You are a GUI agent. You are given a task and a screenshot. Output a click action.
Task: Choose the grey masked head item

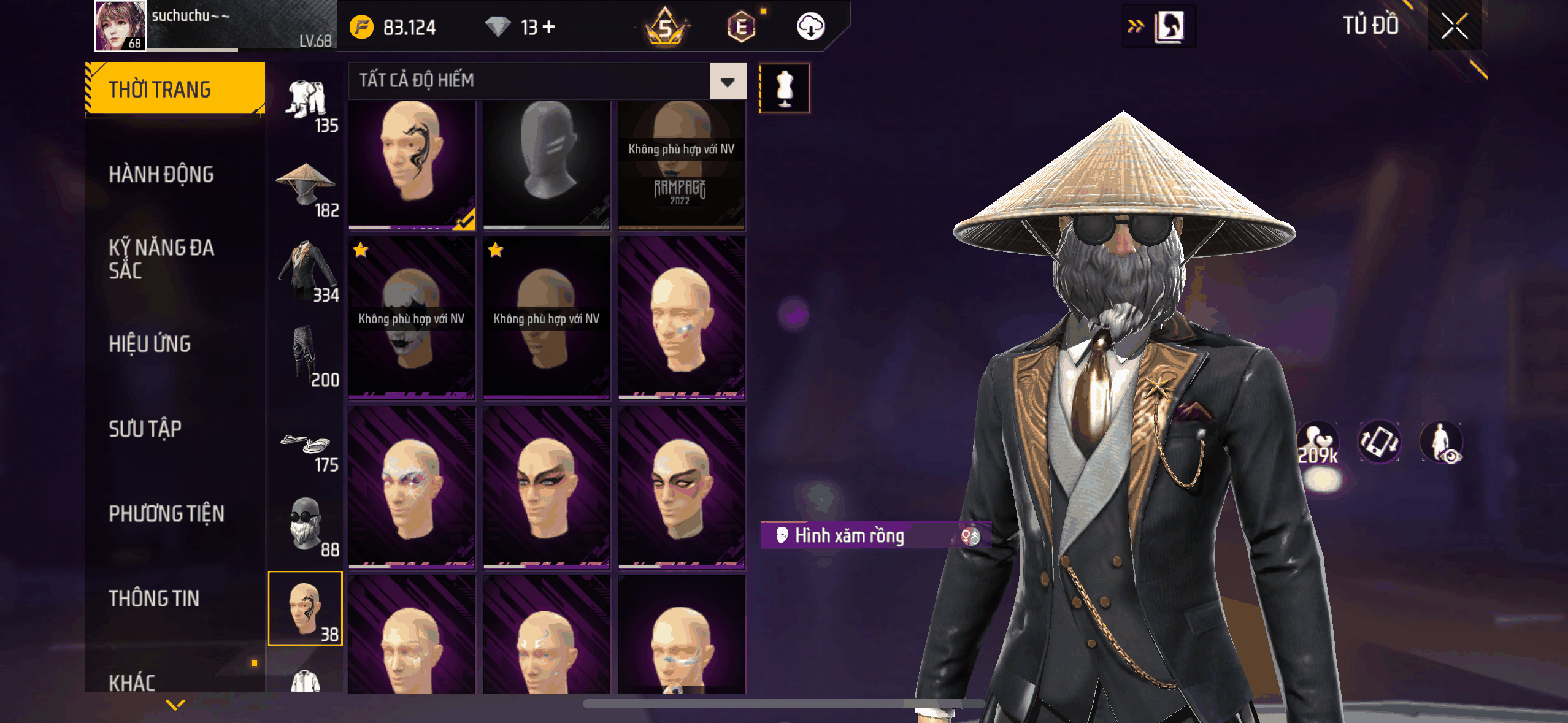pos(546,164)
